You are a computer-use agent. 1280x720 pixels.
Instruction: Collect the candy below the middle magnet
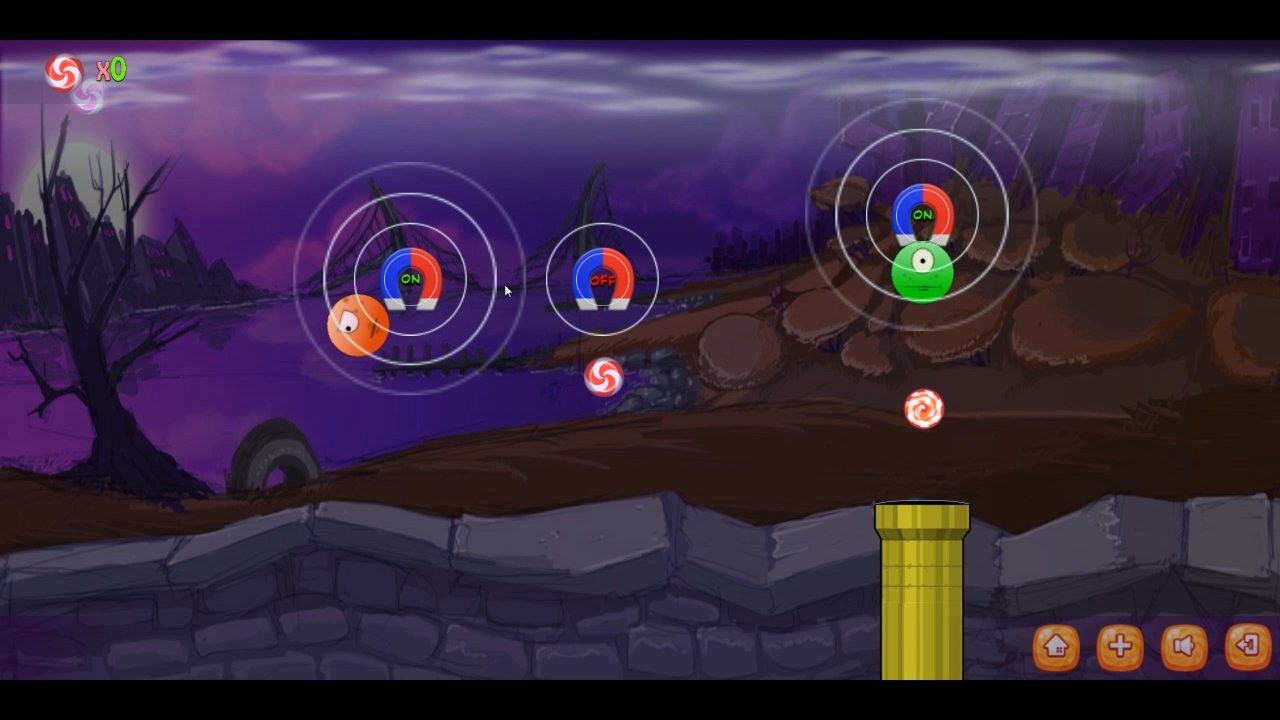tap(605, 379)
